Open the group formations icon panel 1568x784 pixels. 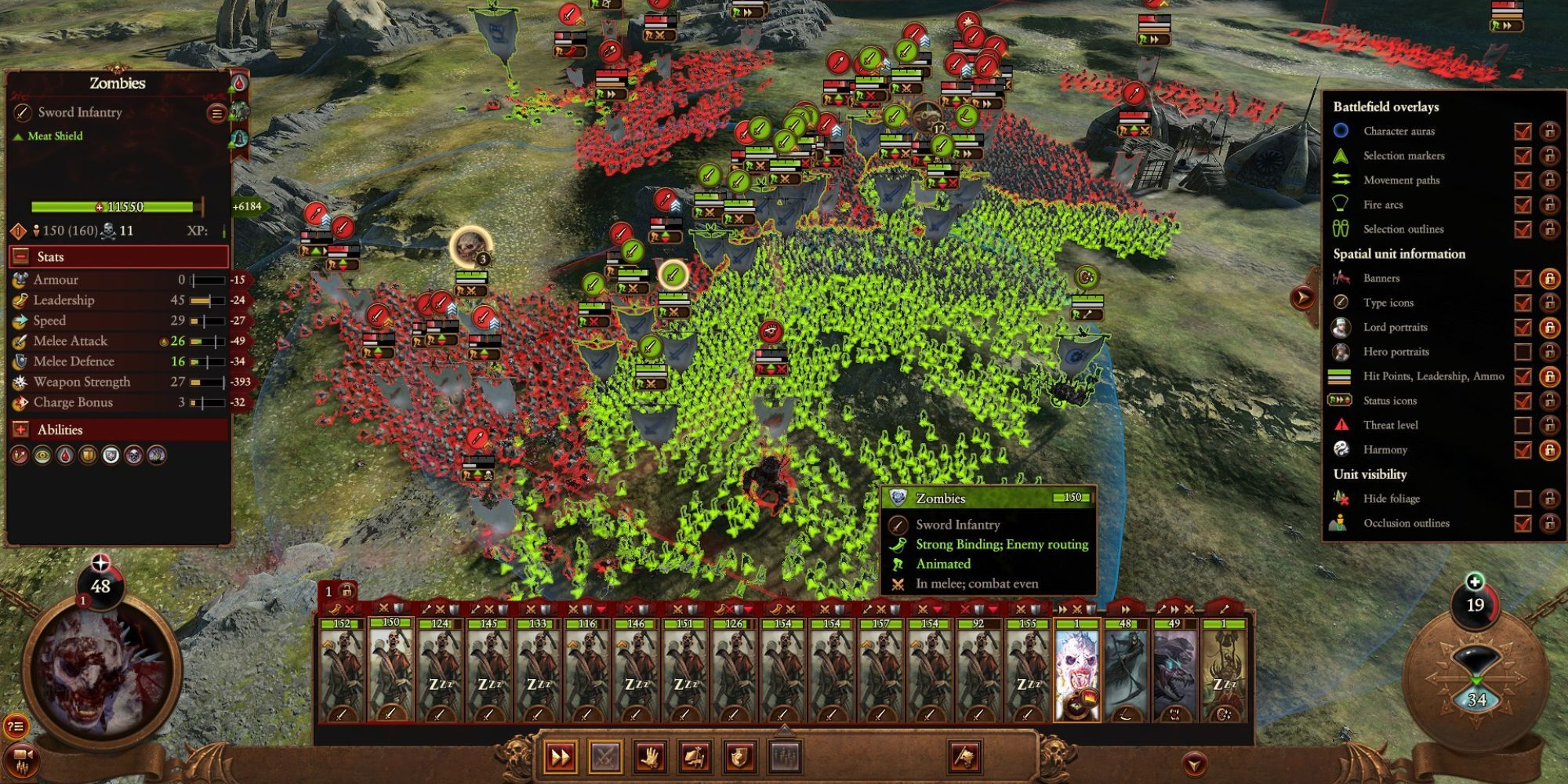click(x=785, y=757)
